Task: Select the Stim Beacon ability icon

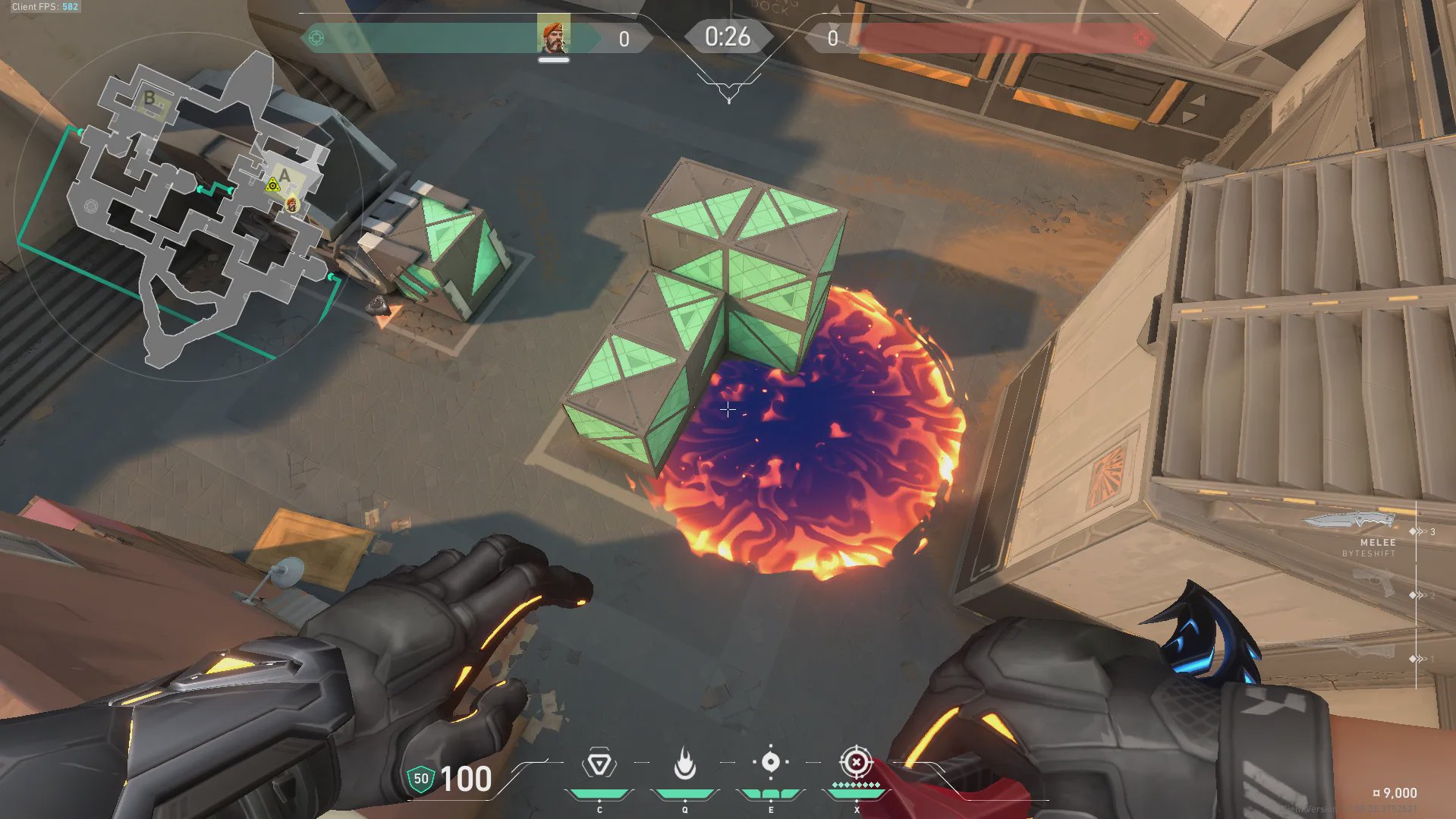Action: (599, 764)
